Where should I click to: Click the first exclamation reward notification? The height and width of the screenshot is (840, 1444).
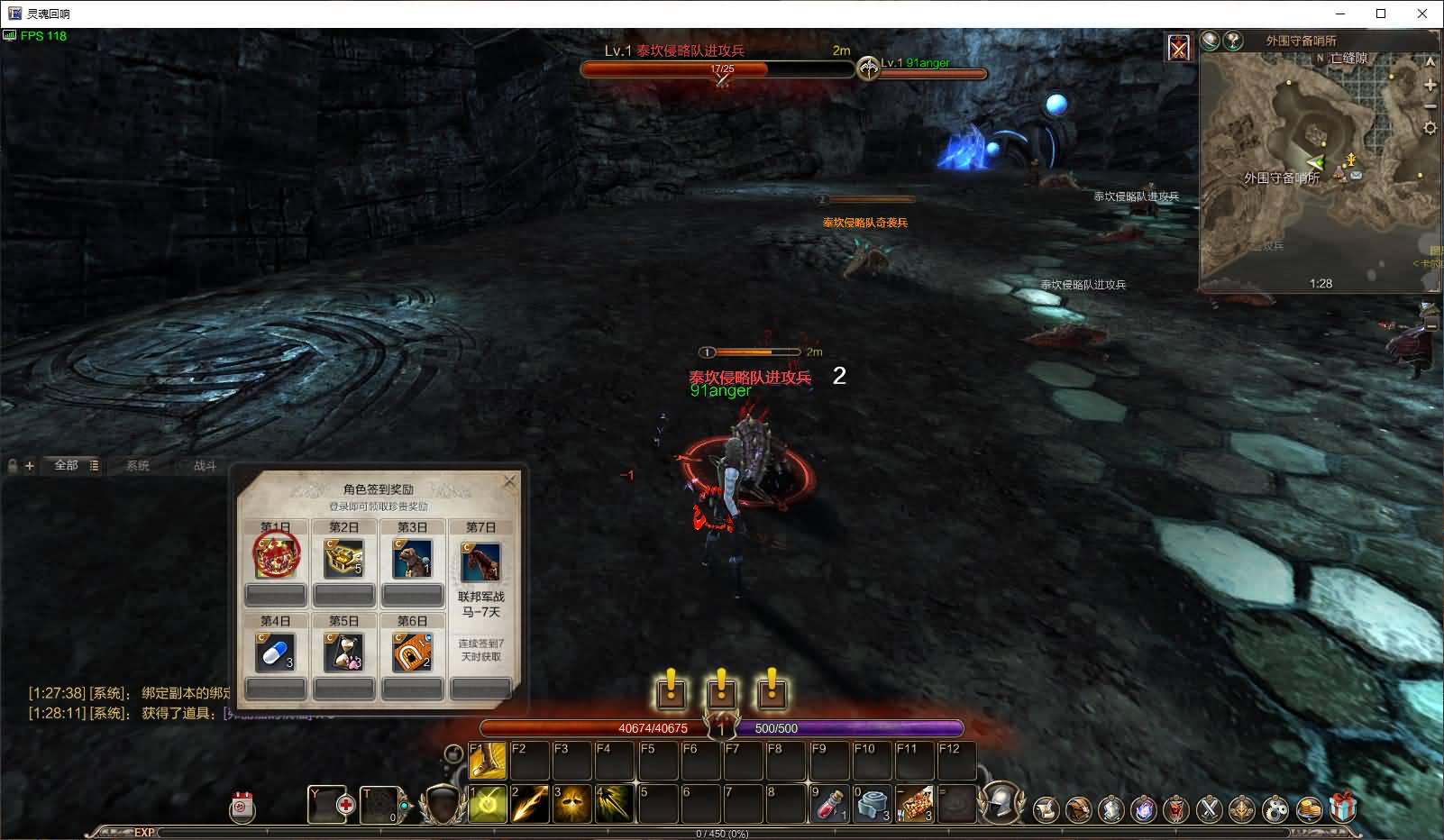pos(670,692)
